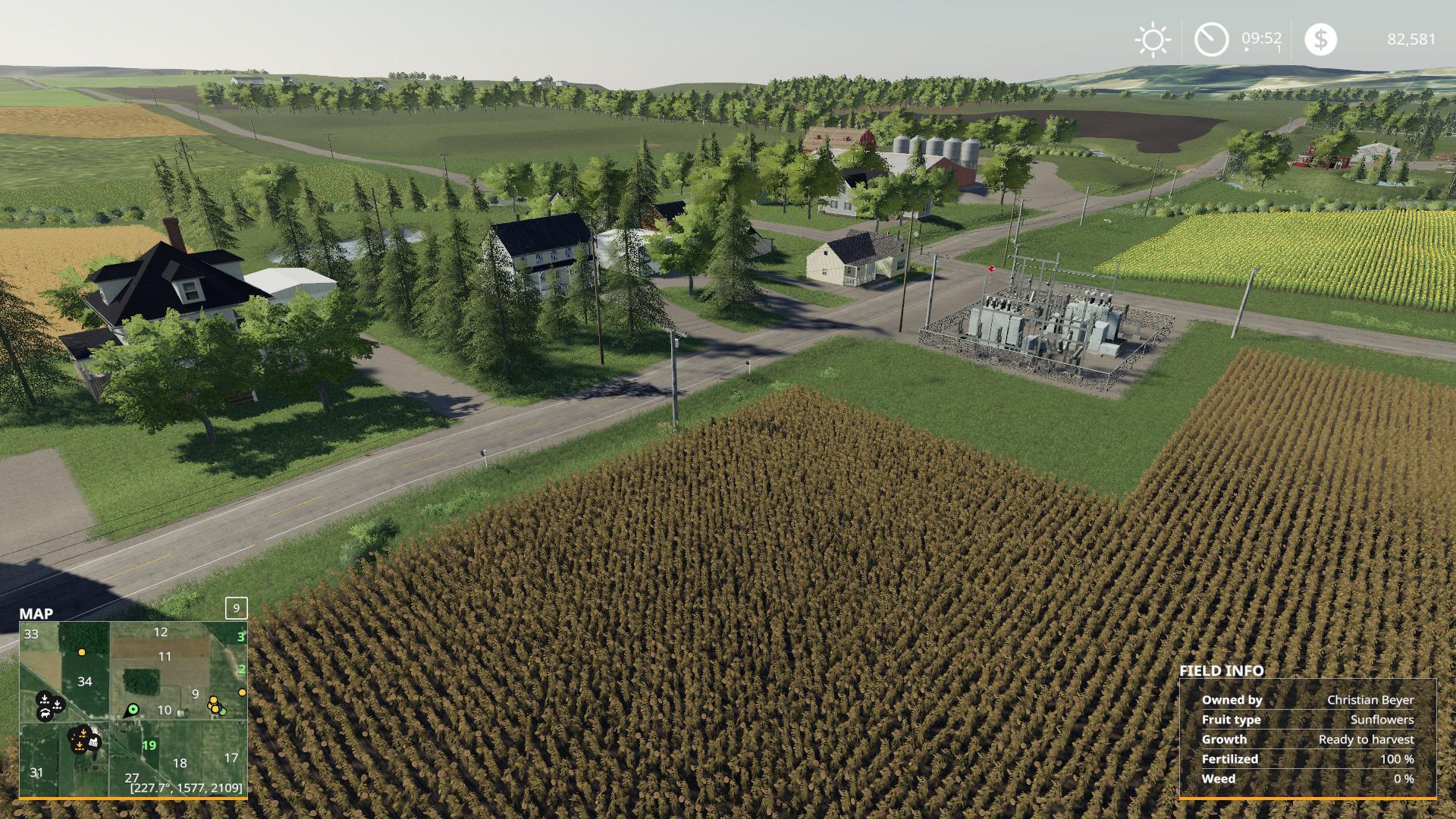Click the sun weather icon

(1153, 39)
